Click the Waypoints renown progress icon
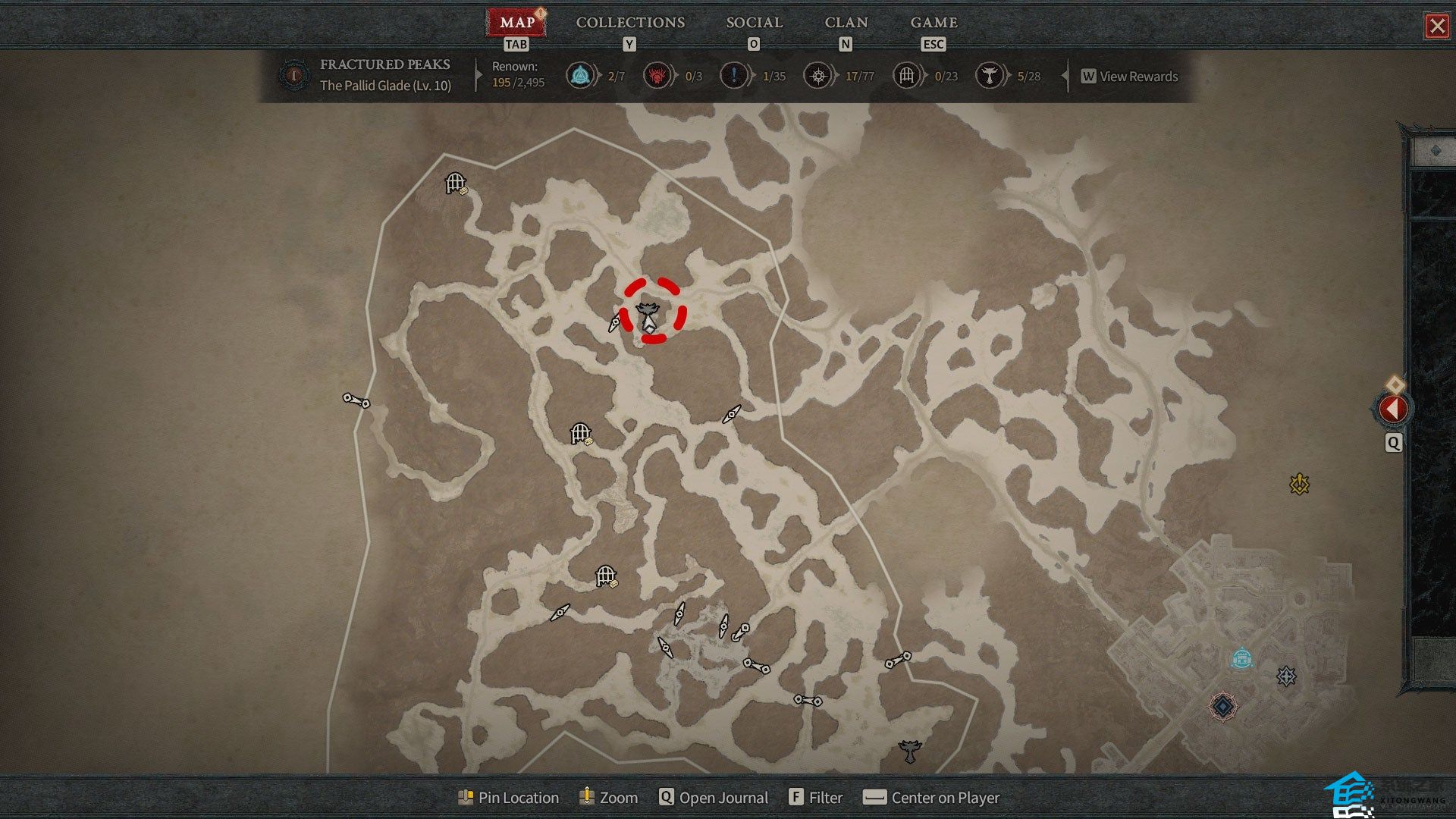Image resolution: width=1456 pixels, height=819 pixels. pos(581,76)
